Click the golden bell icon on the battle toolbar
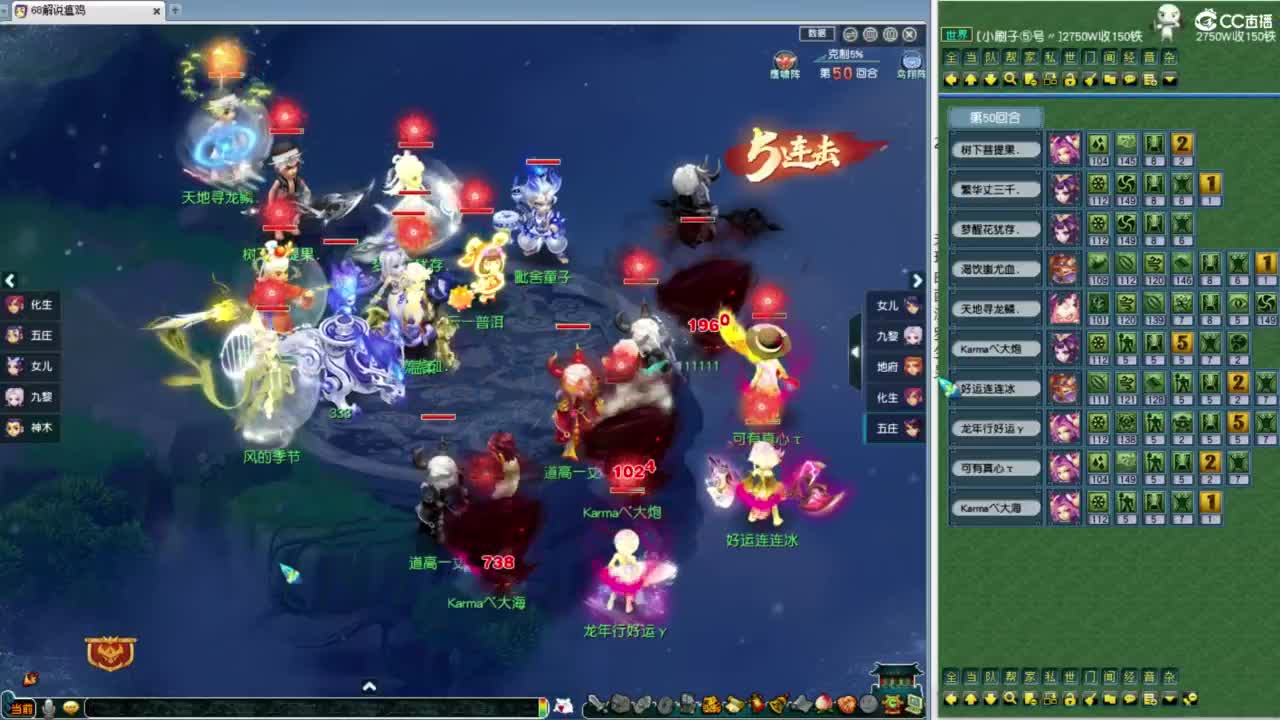Screen dimensions: 1280x720 click(x=778, y=705)
